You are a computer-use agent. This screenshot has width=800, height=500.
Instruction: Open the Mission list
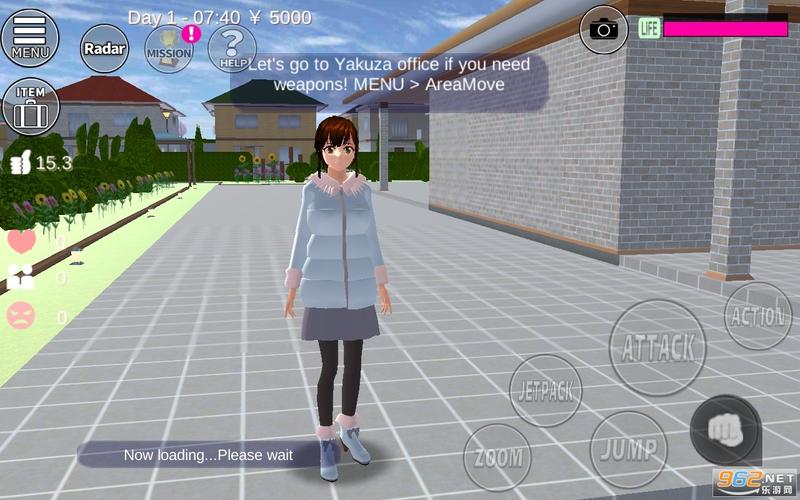coord(169,48)
